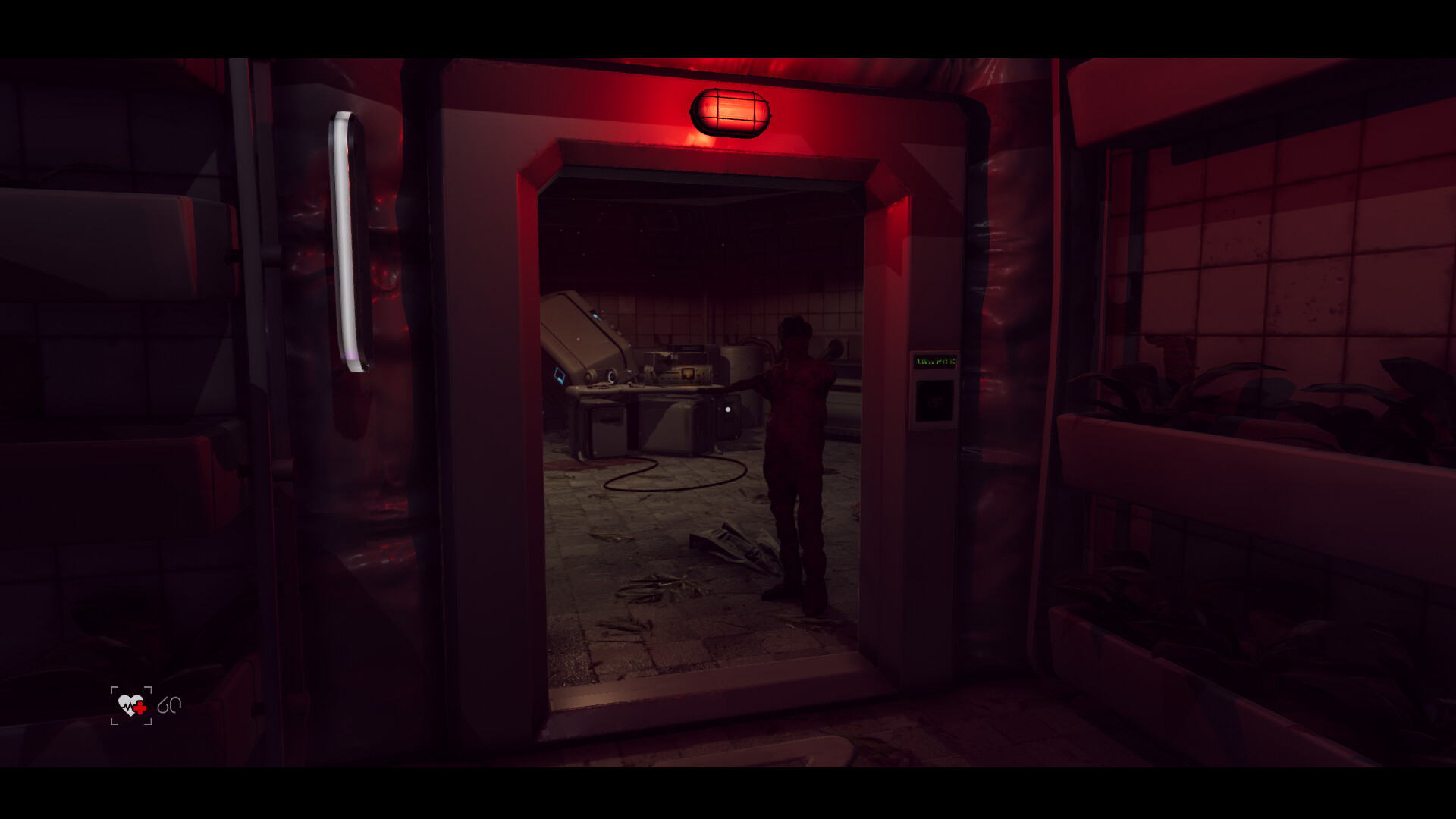Select the red cross medical symbol
Viewport: 1456px width, 819px height.
click(140, 708)
